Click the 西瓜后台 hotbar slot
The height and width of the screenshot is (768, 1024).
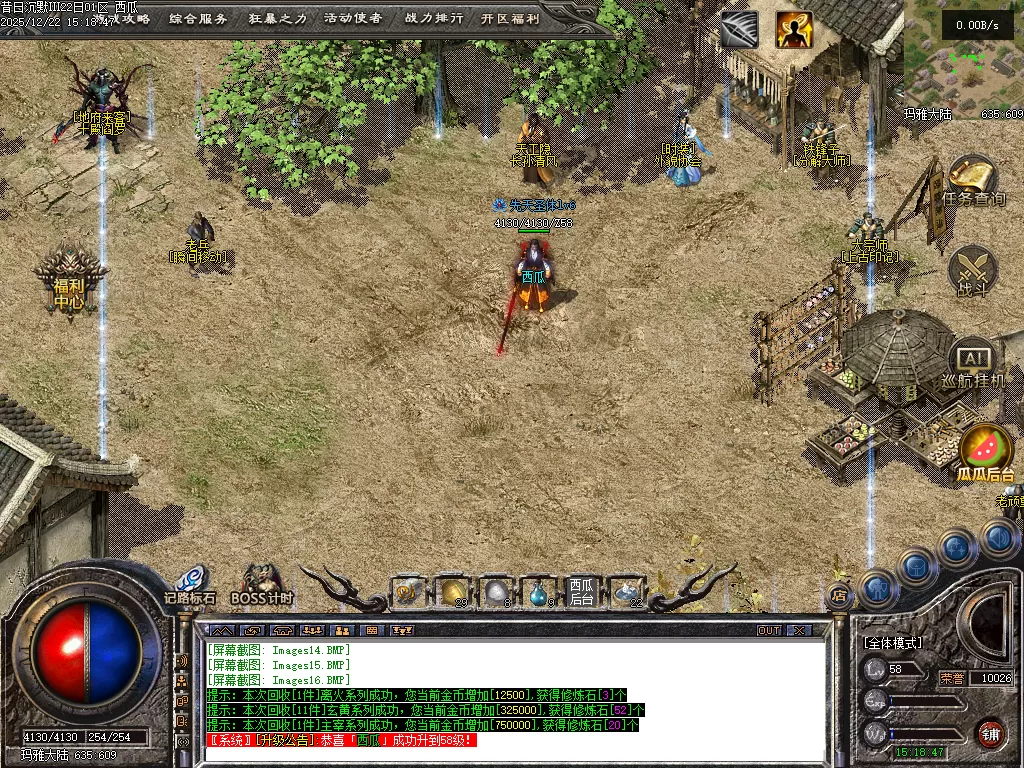(582, 592)
